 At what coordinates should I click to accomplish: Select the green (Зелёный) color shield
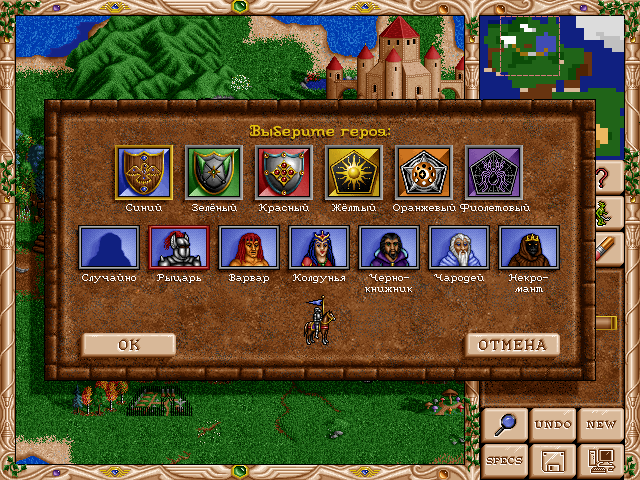click(x=214, y=173)
